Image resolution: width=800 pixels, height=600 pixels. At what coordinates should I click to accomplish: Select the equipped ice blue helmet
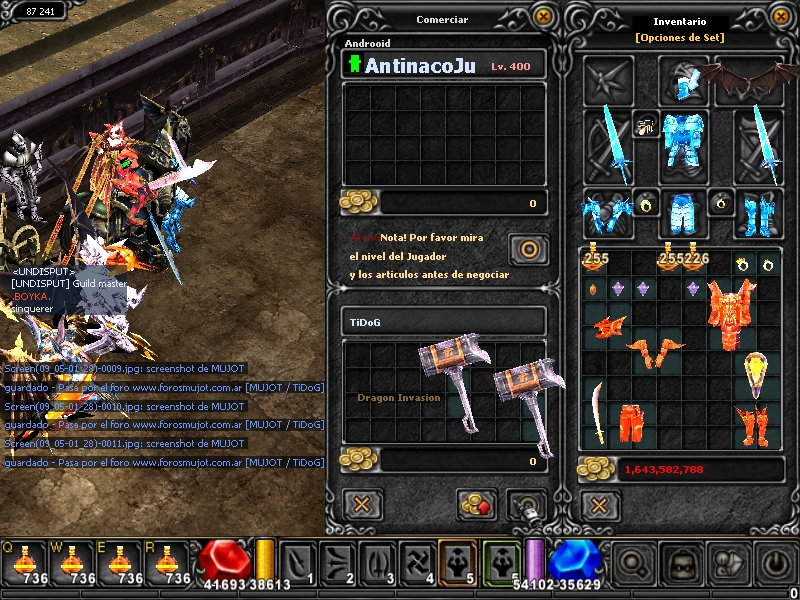tap(683, 80)
